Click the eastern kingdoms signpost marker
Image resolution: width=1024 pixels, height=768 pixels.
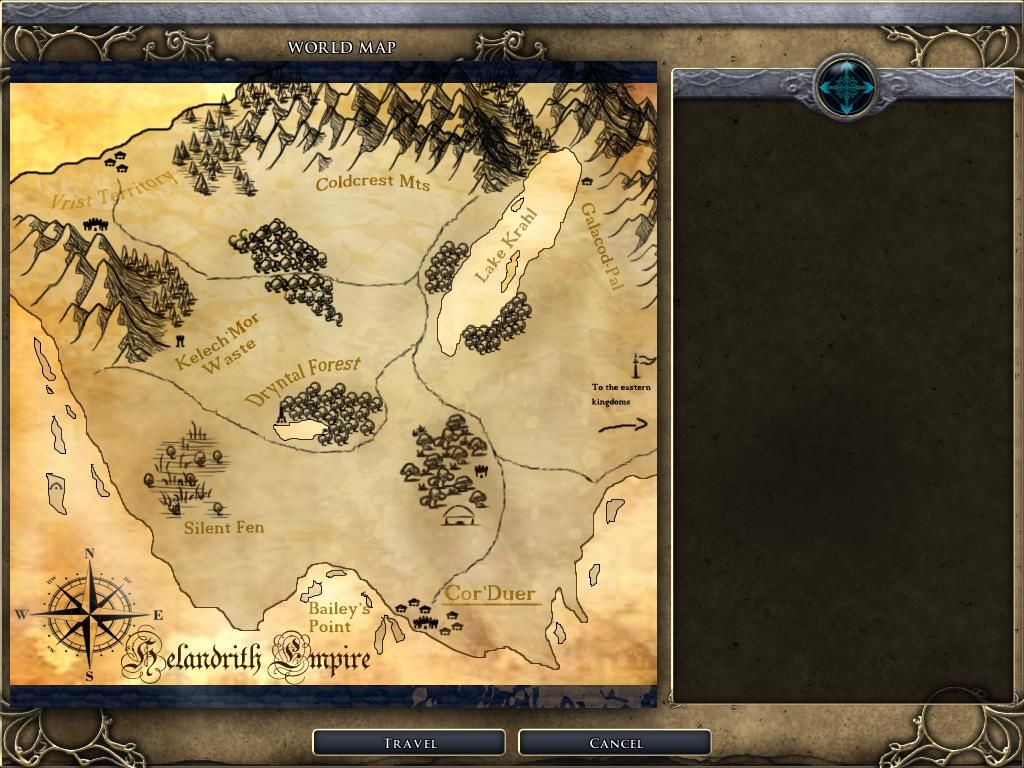point(640,365)
